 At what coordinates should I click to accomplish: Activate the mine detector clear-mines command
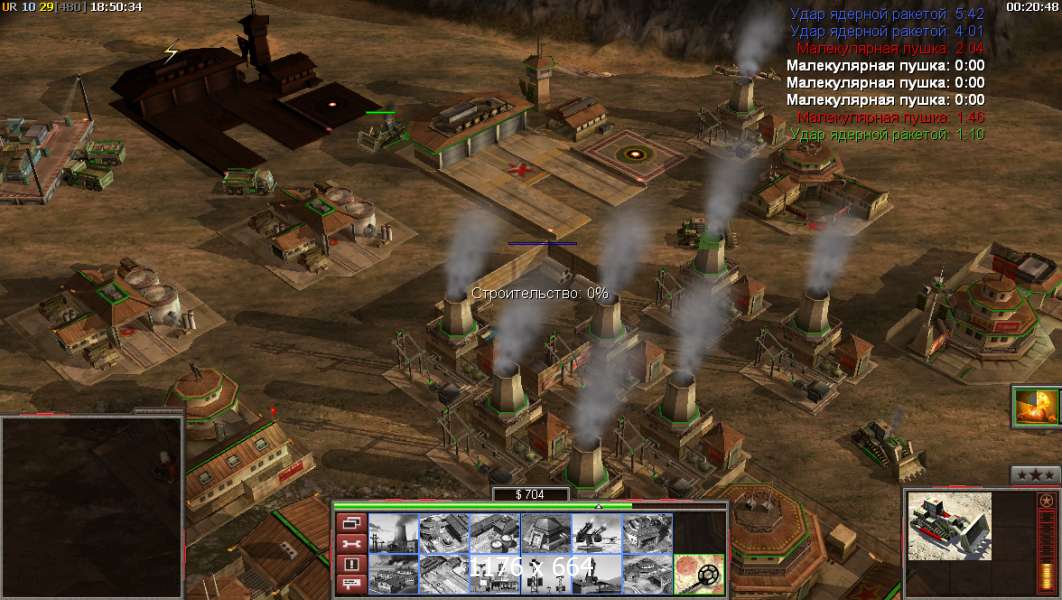699,574
